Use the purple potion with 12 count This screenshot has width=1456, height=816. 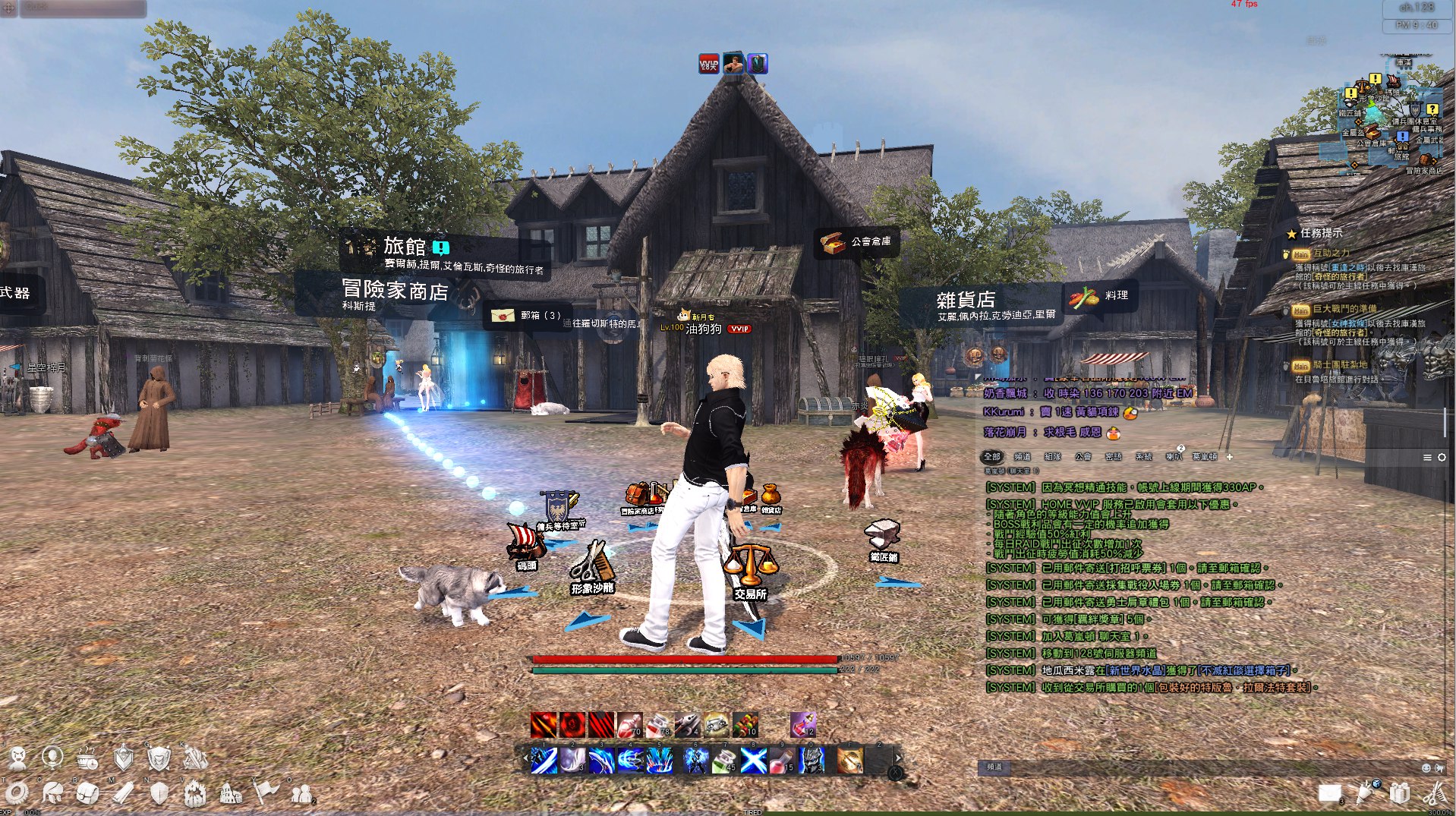click(802, 725)
